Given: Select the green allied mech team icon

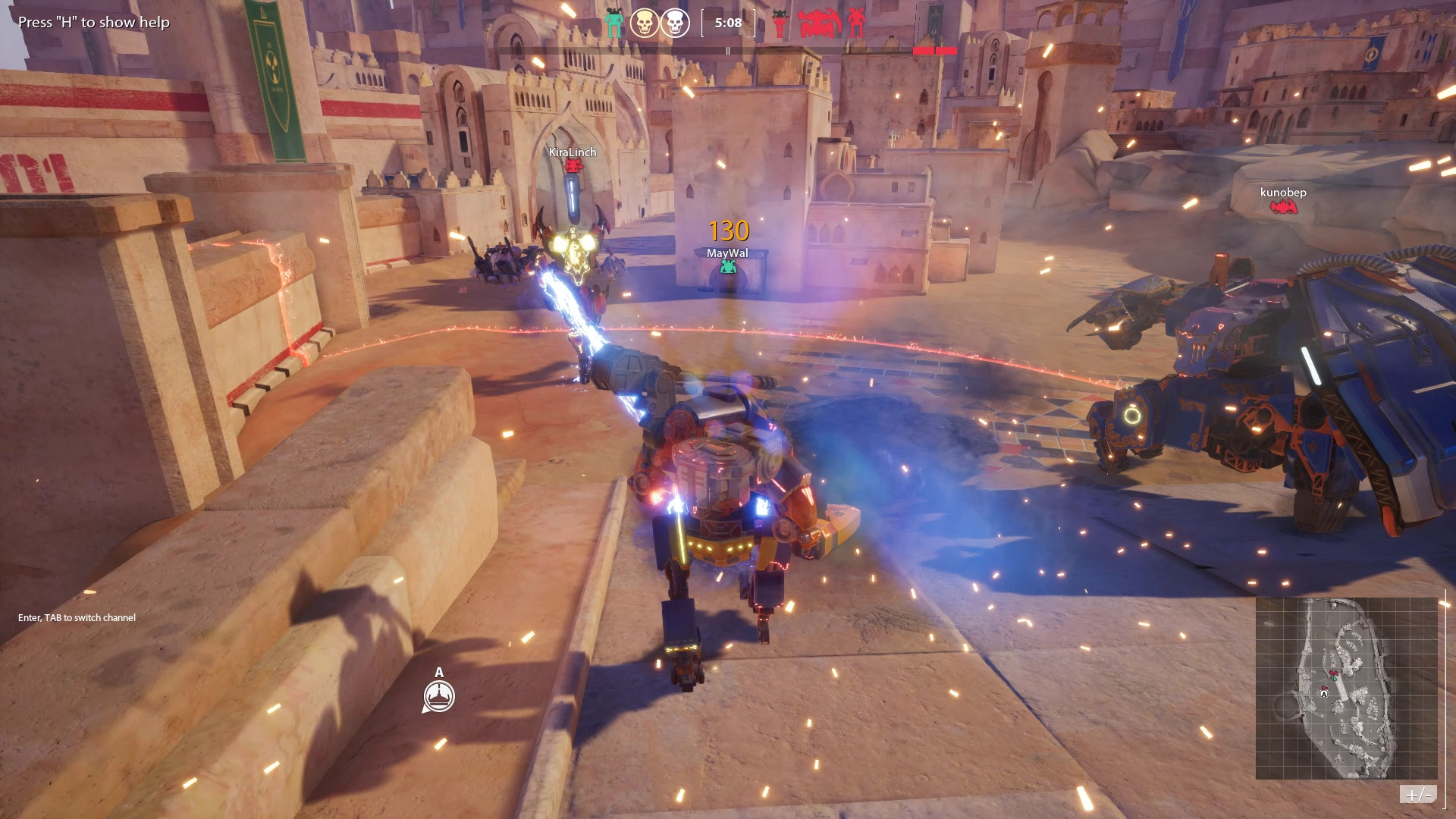Looking at the screenshot, I should coord(614,24).
